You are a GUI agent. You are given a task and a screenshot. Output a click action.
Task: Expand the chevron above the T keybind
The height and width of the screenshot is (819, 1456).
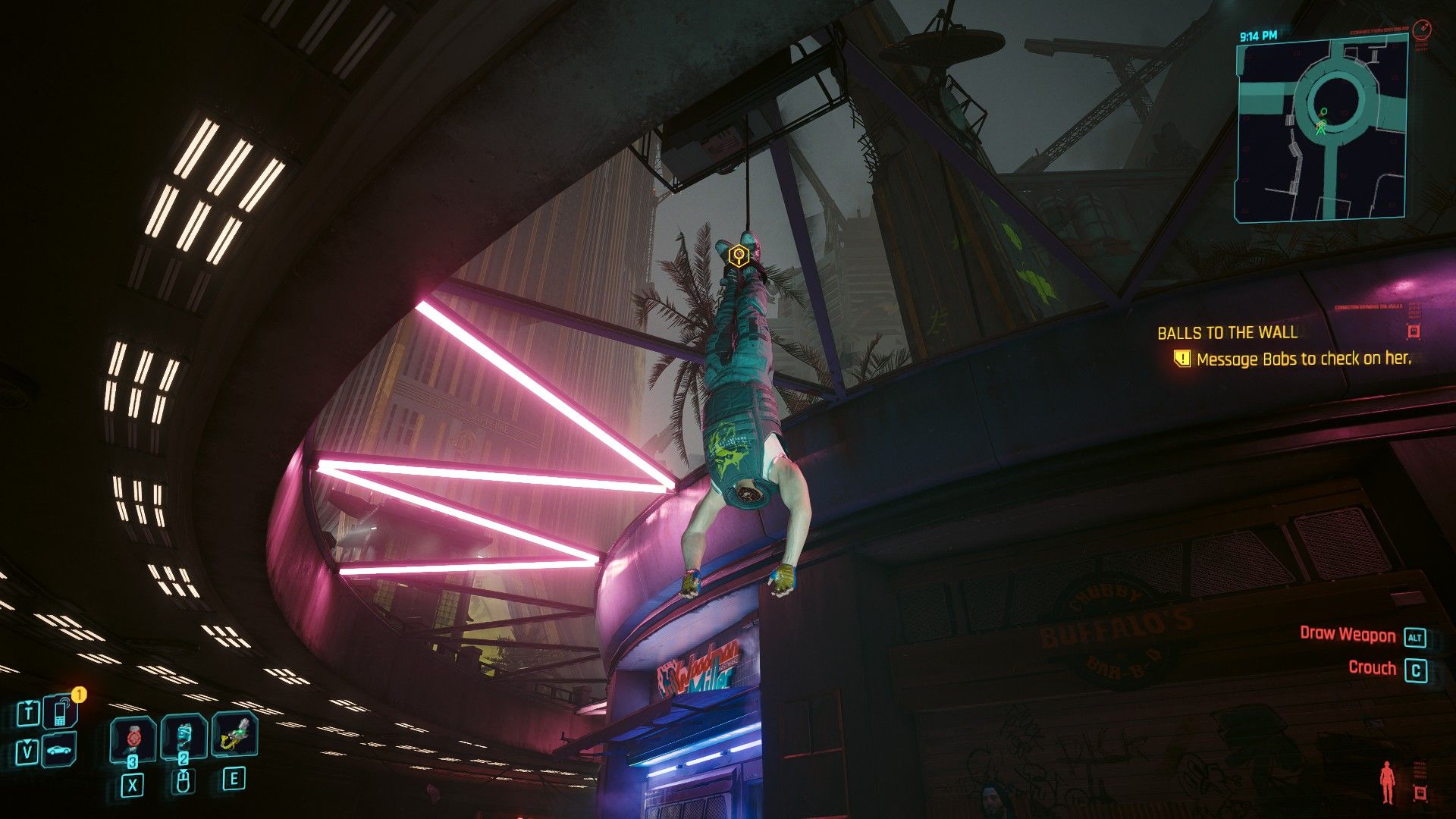28,702
